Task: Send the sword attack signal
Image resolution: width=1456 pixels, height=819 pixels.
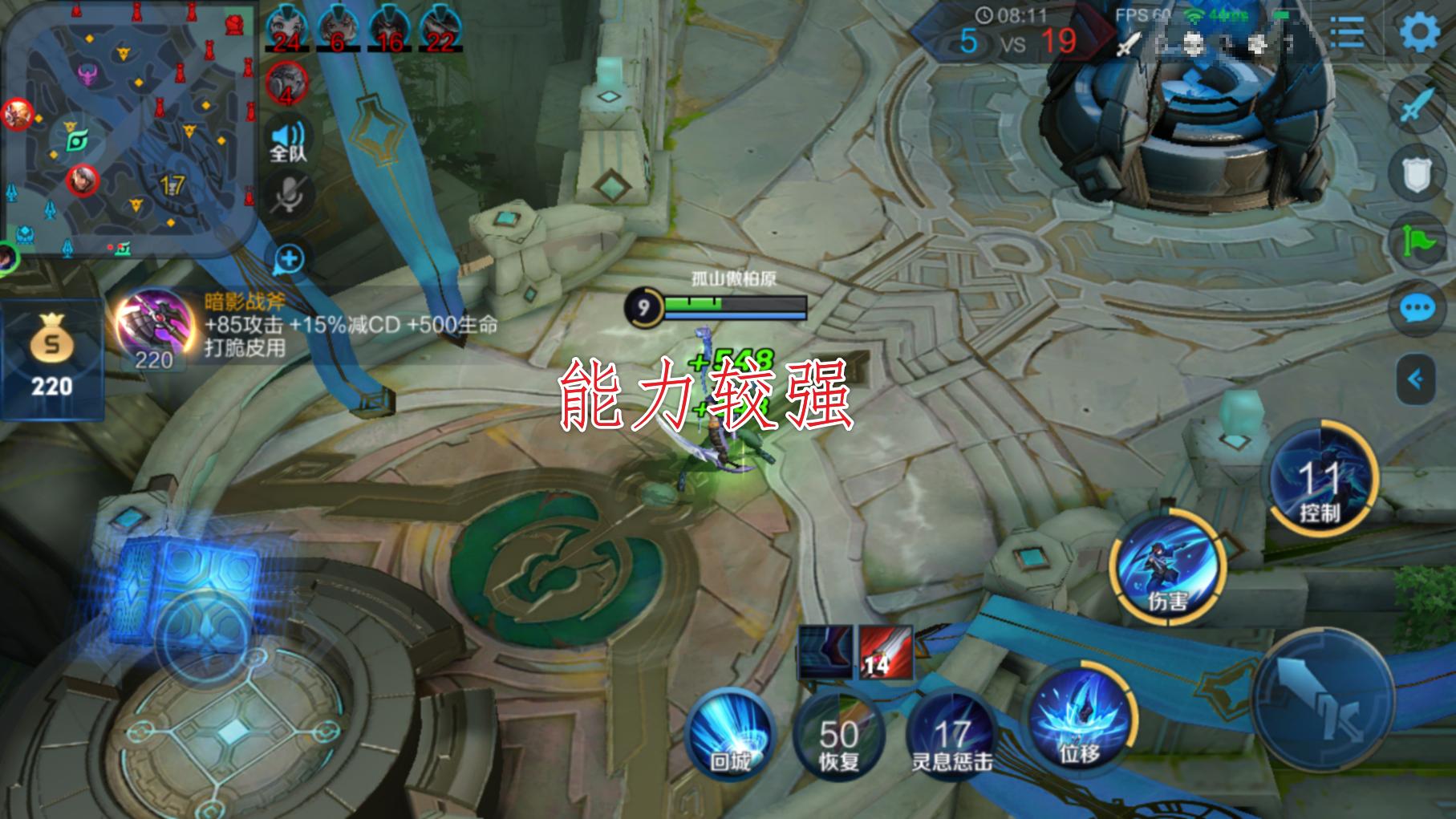Action: 1417,106
